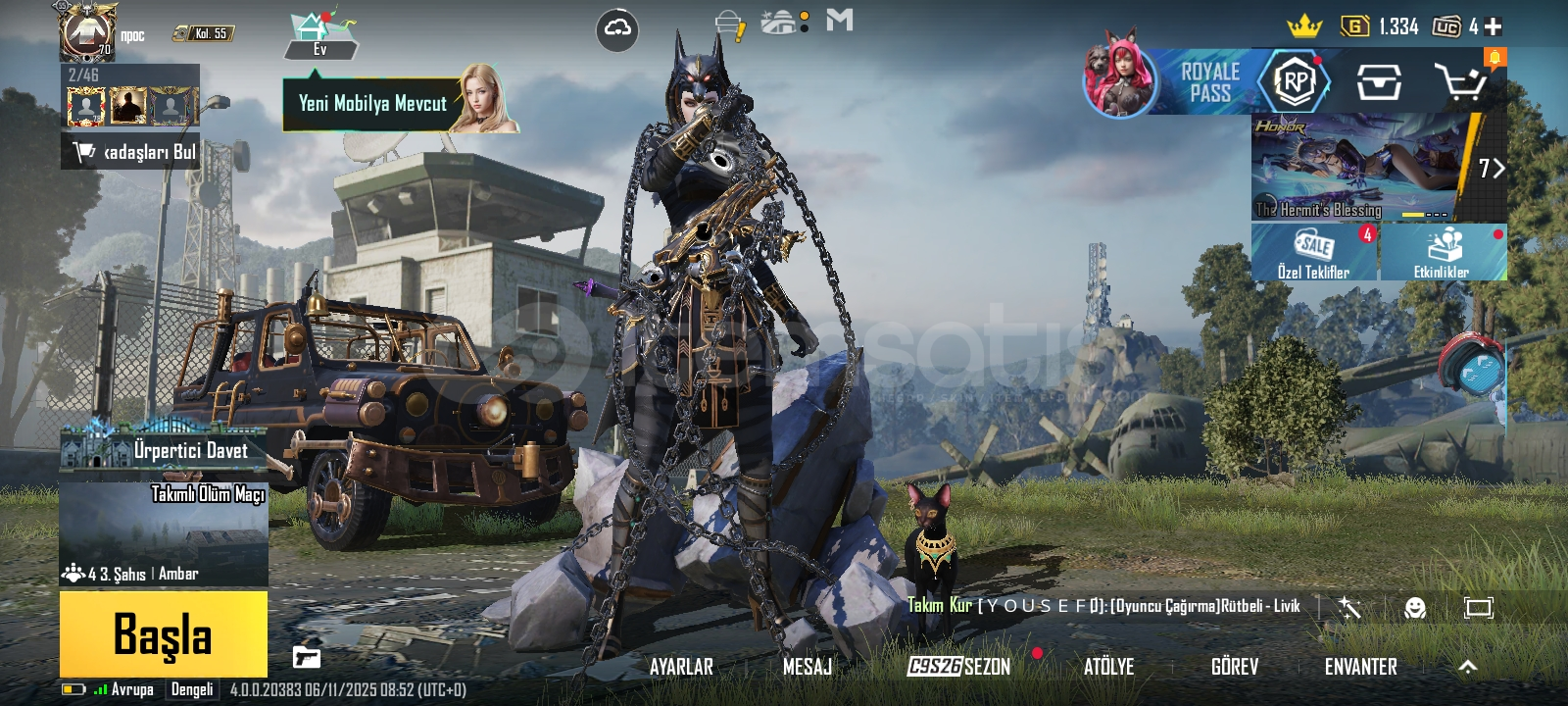This screenshot has height=706, width=1568.
Task: Open the shopping cart shop icon
Action: pos(1461,83)
